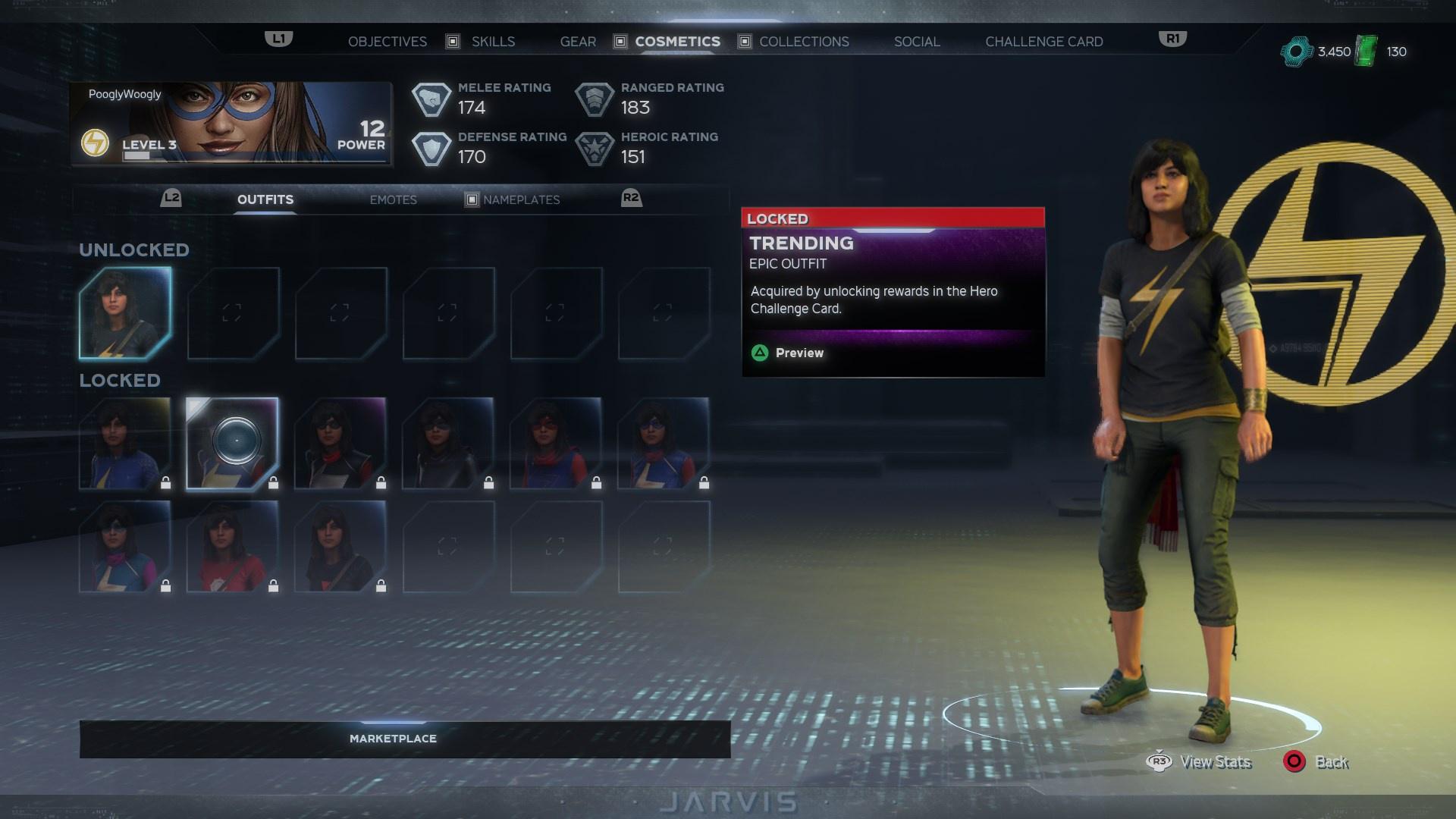Choose the unlocked default outfit thumbnail
The image size is (1456, 819).
[125, 312]
